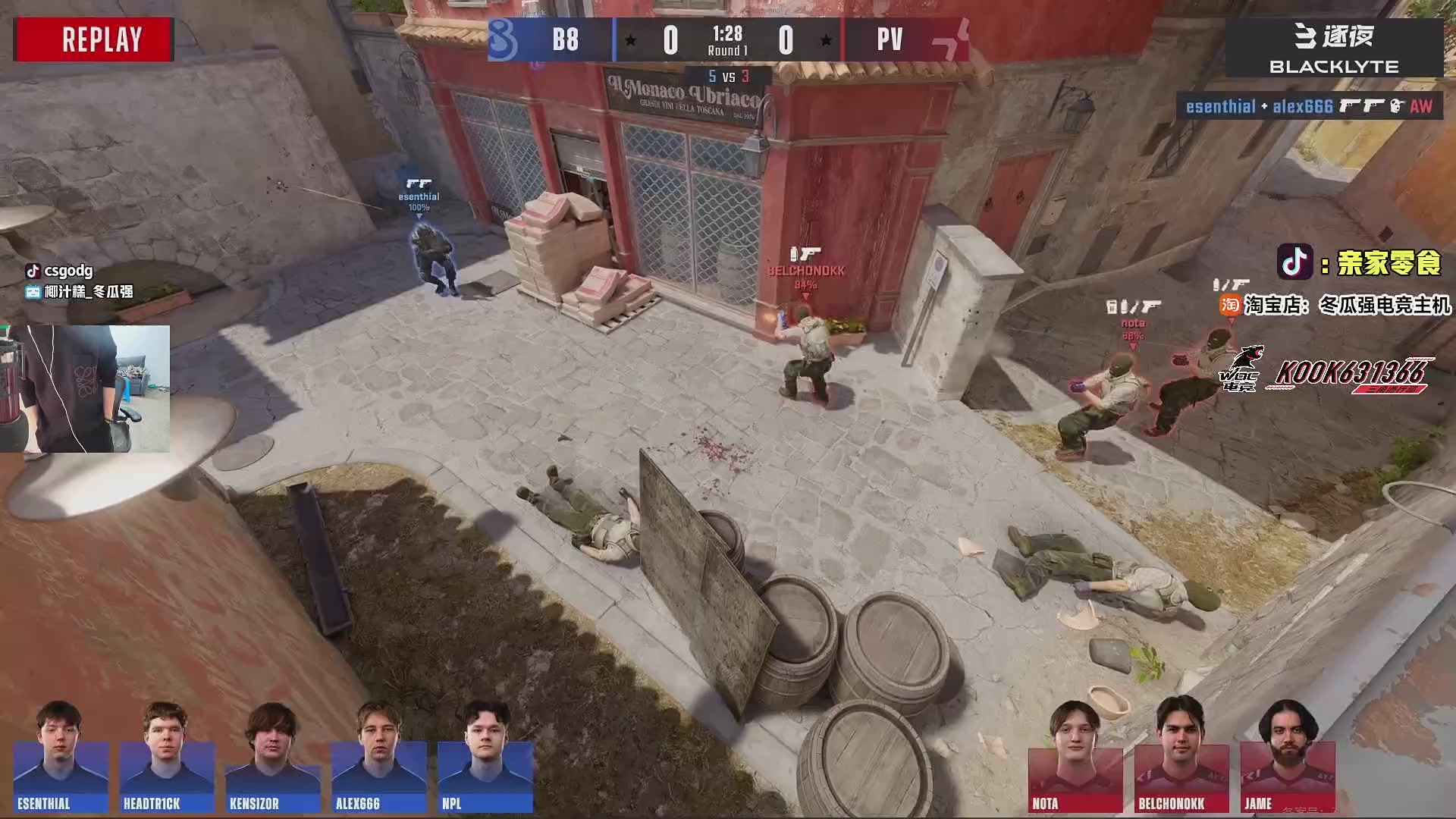Image resolution: width=1456 pixels, height=819 pixels.
Task: Click the Blacklyte sponsor logo
Action: 1334,48
